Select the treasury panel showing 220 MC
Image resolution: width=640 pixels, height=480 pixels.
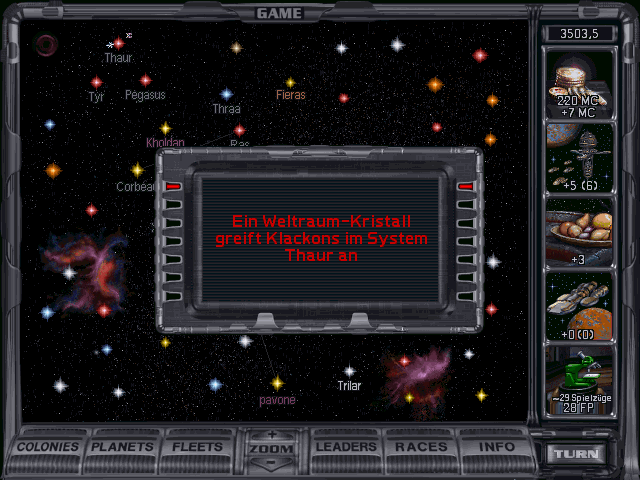tap(581, 83)
